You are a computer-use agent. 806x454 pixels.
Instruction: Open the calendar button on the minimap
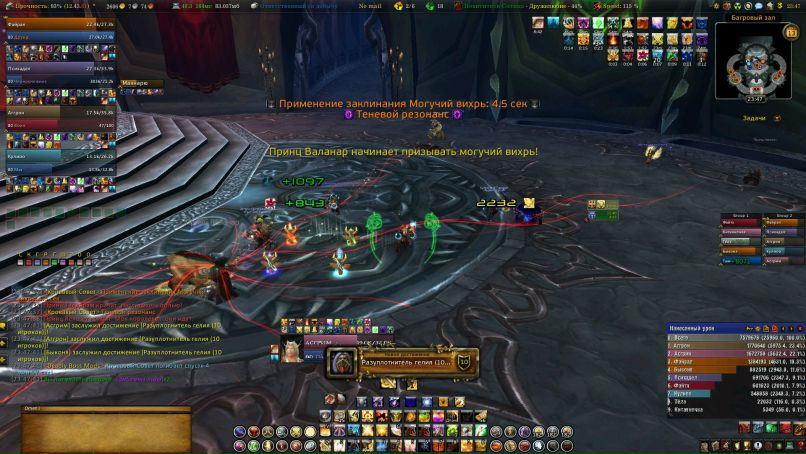click(x=791, y=33)
